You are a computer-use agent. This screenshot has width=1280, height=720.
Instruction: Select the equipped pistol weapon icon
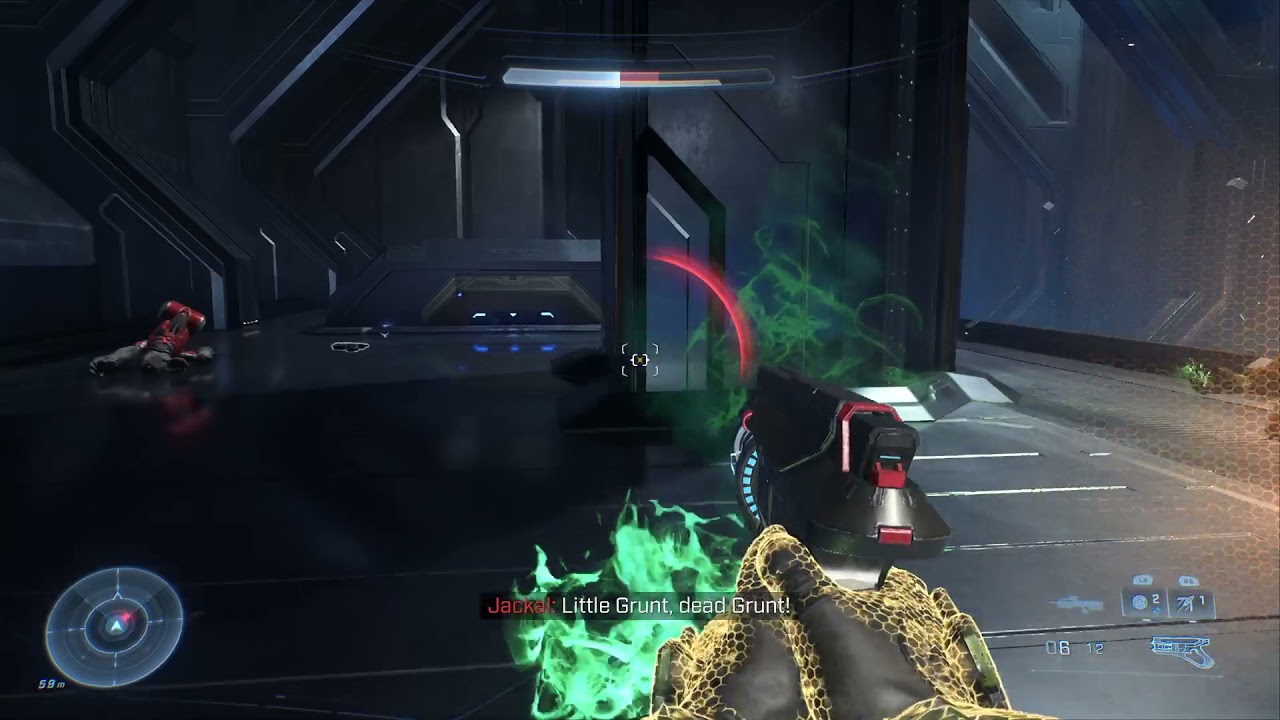pos(1180,650)
